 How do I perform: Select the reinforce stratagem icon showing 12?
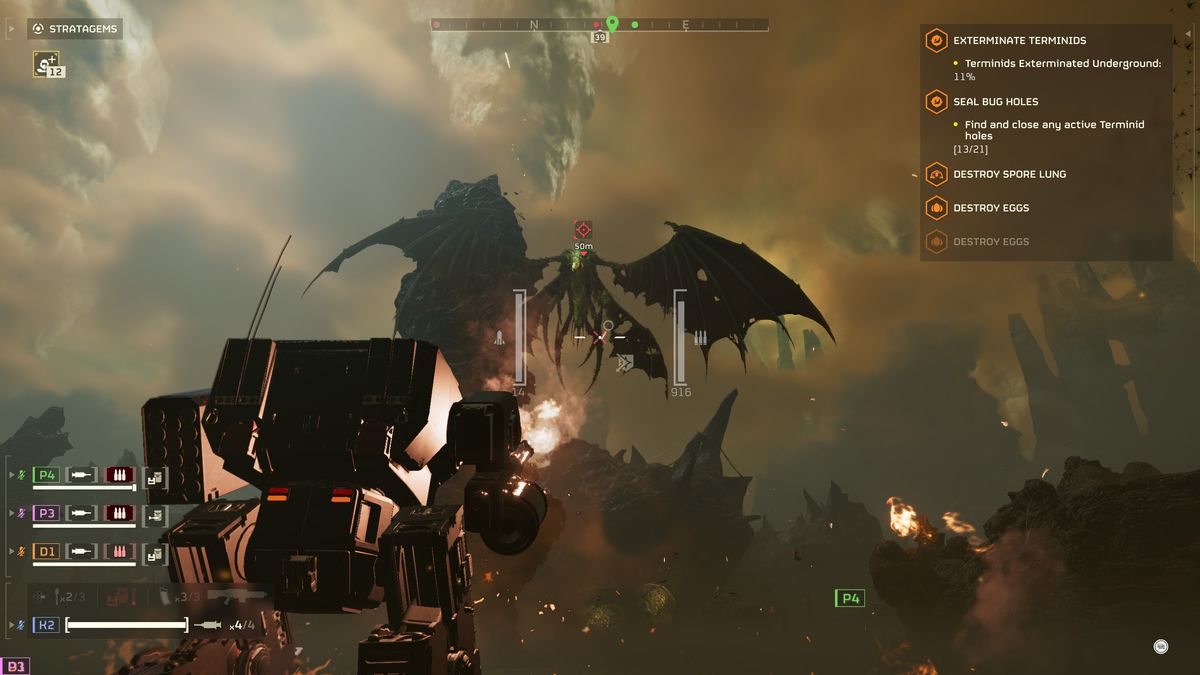click(47, 65)
